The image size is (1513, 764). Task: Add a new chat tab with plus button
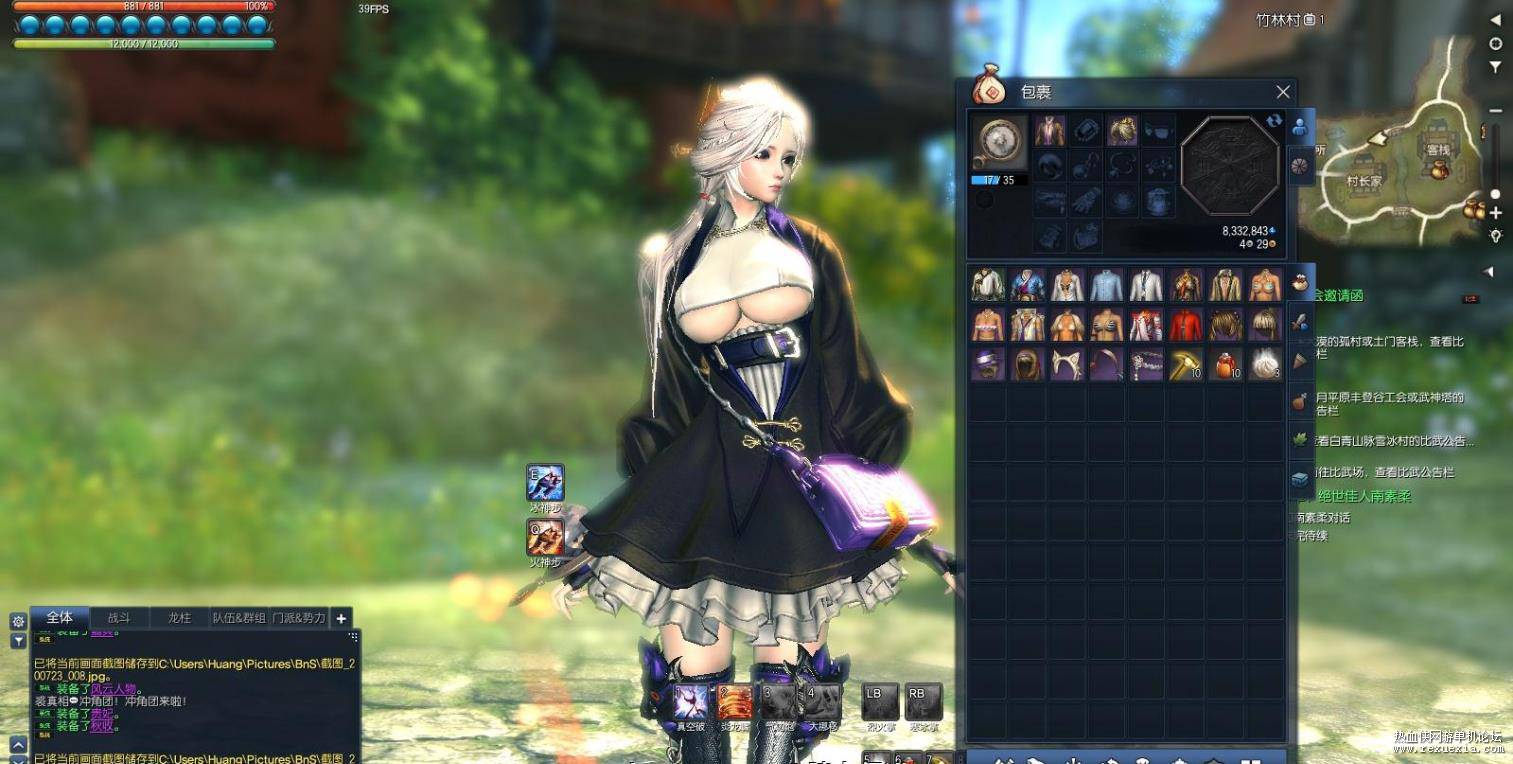[x=341, y=618]
